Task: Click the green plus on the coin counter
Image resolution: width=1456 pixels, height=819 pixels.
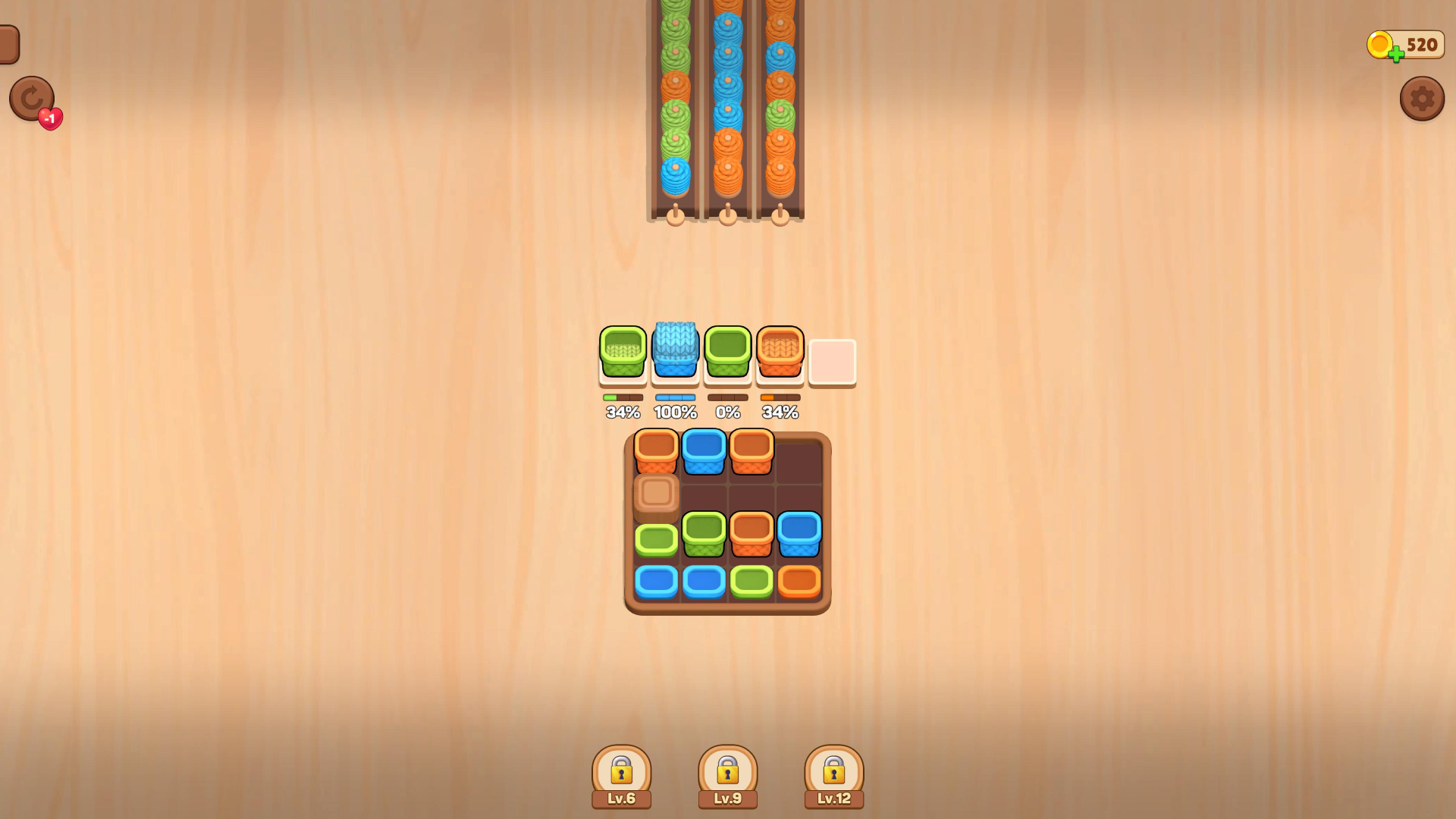Action: coord(1395,55)
